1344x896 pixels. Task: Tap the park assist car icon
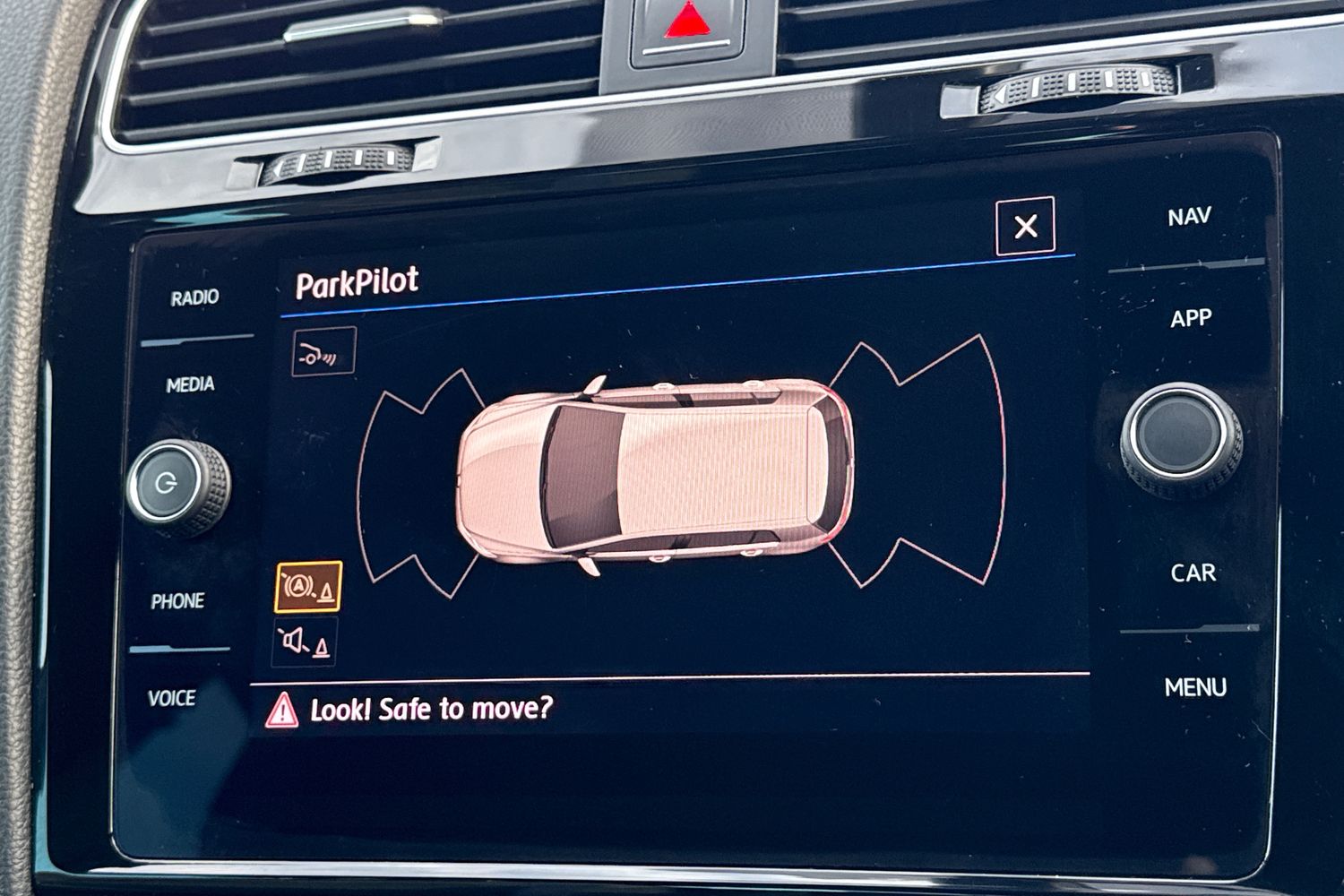click(x=323, y=351)
